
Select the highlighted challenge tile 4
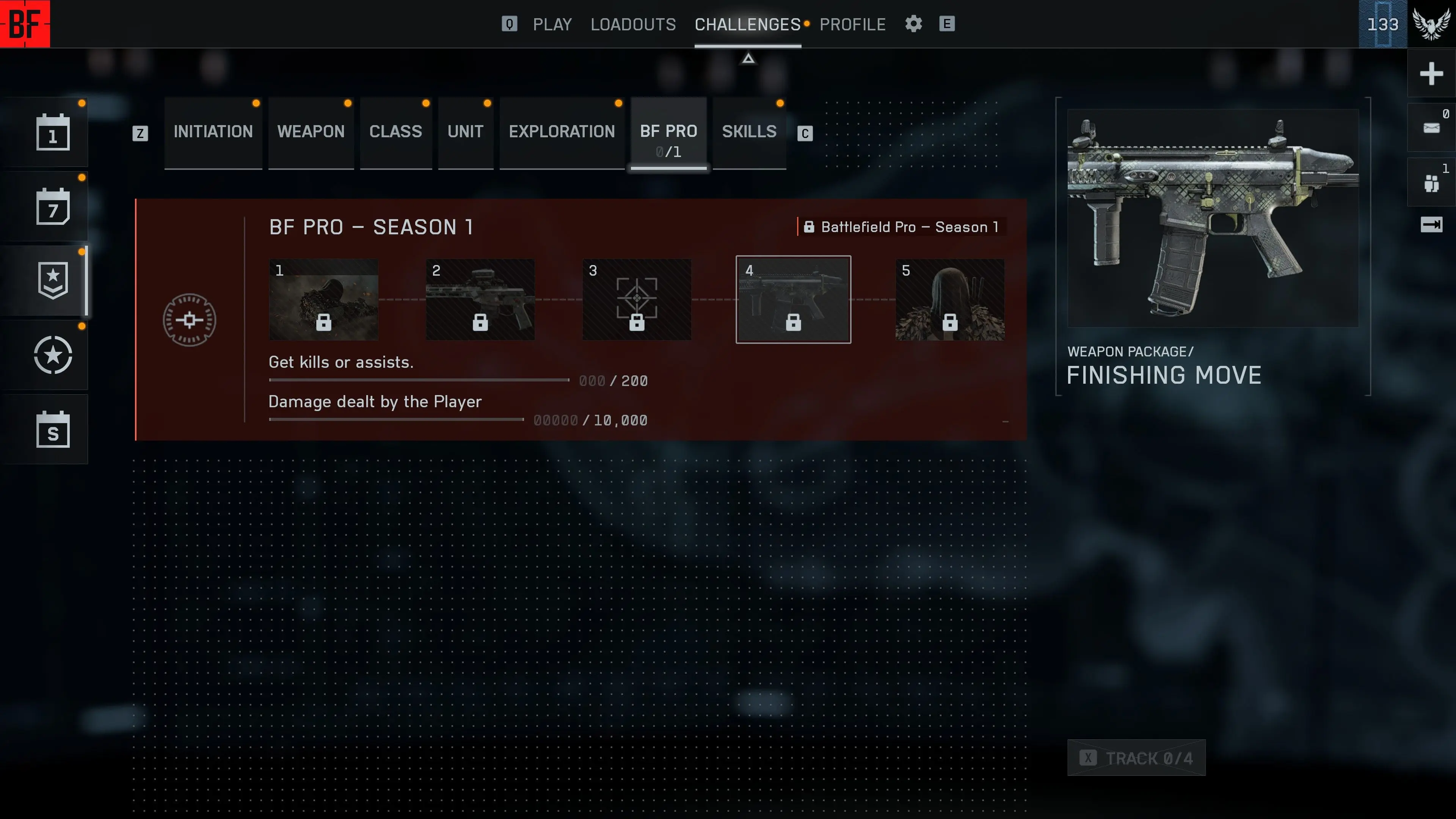pos(793,300)
